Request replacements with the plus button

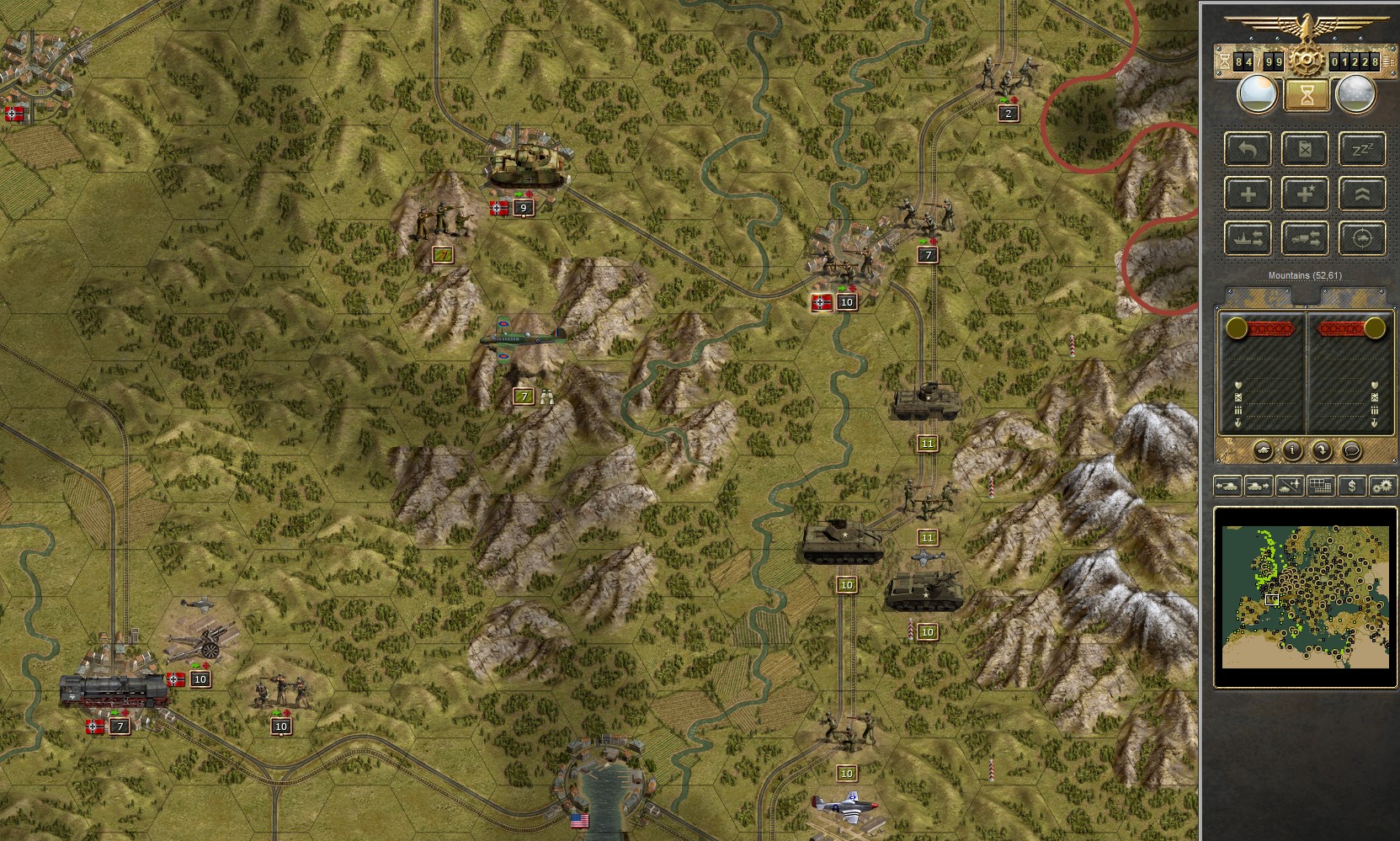coord(1248,194)
